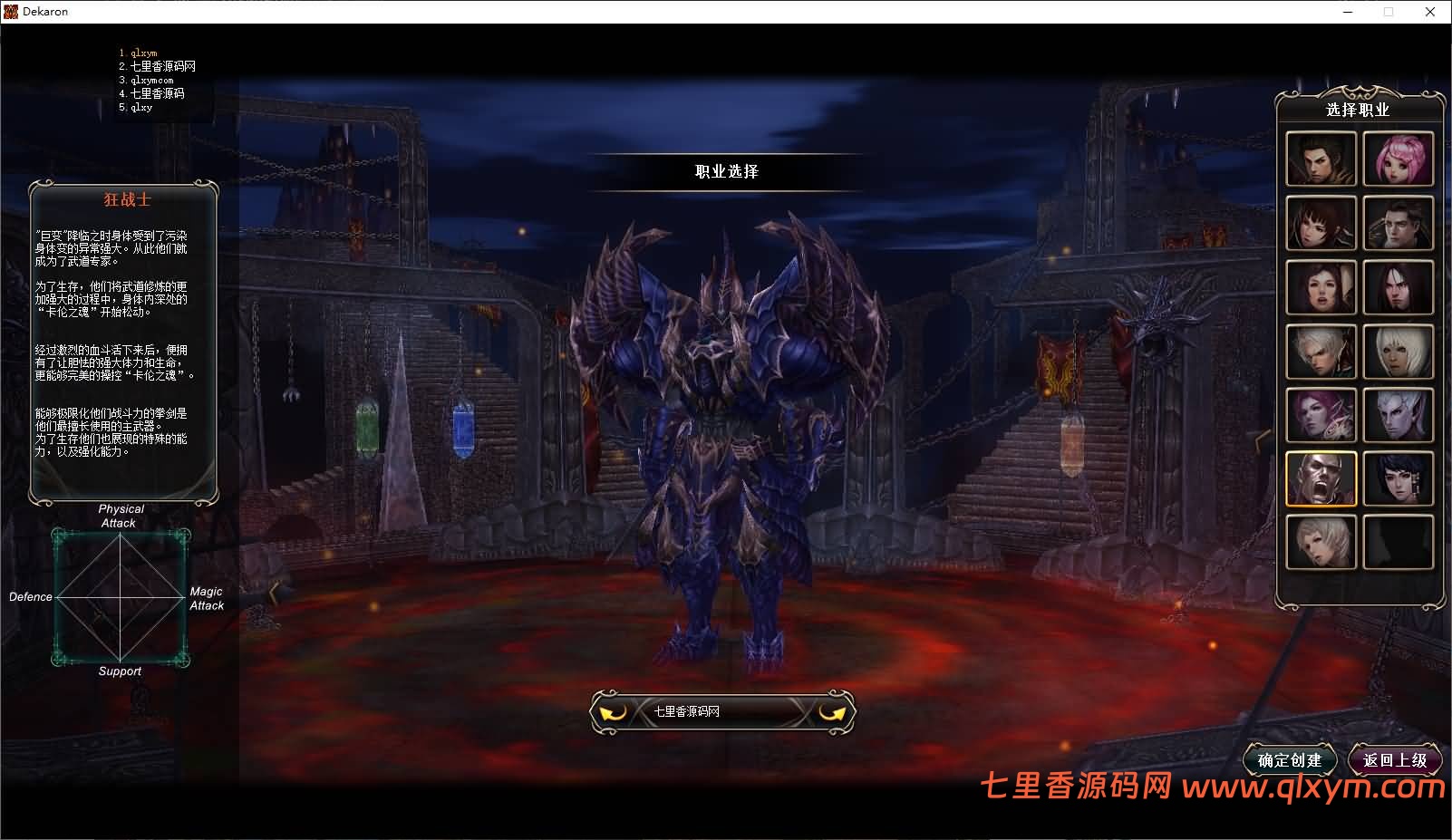Click the right crescent arrow to cycle character name
Screen dimensions: 1452x840
[833, 711]
